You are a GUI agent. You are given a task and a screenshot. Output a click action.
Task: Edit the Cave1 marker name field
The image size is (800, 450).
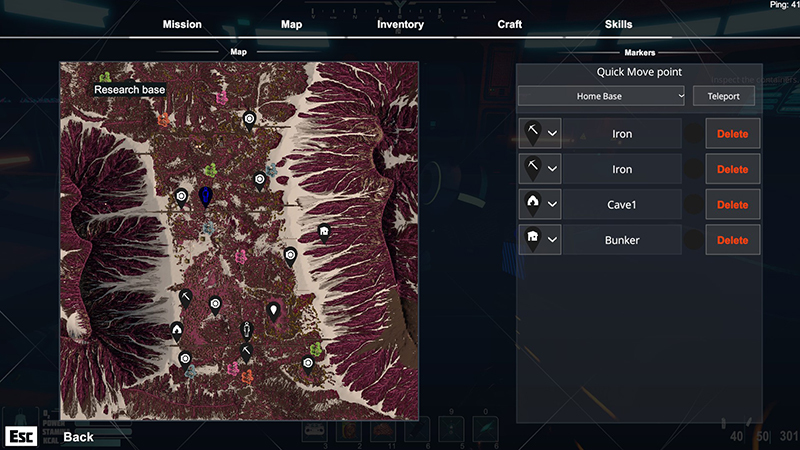(x=622, y=205)
